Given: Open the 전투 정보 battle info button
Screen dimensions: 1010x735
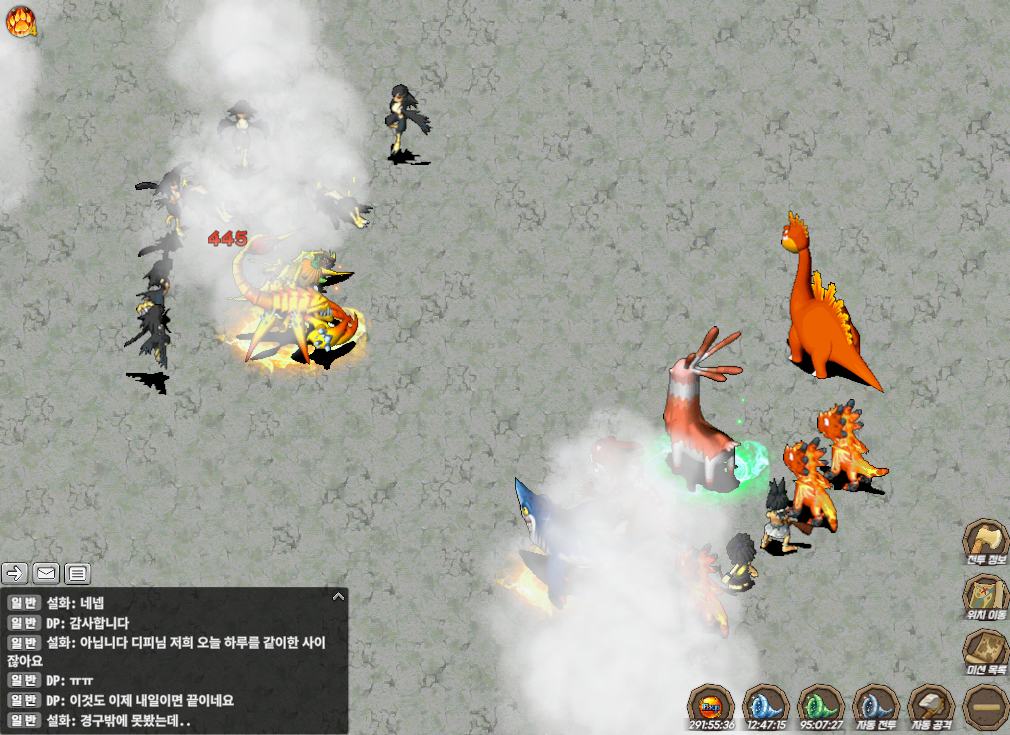Looking at the screenshot, I should [x=985, y=542].
